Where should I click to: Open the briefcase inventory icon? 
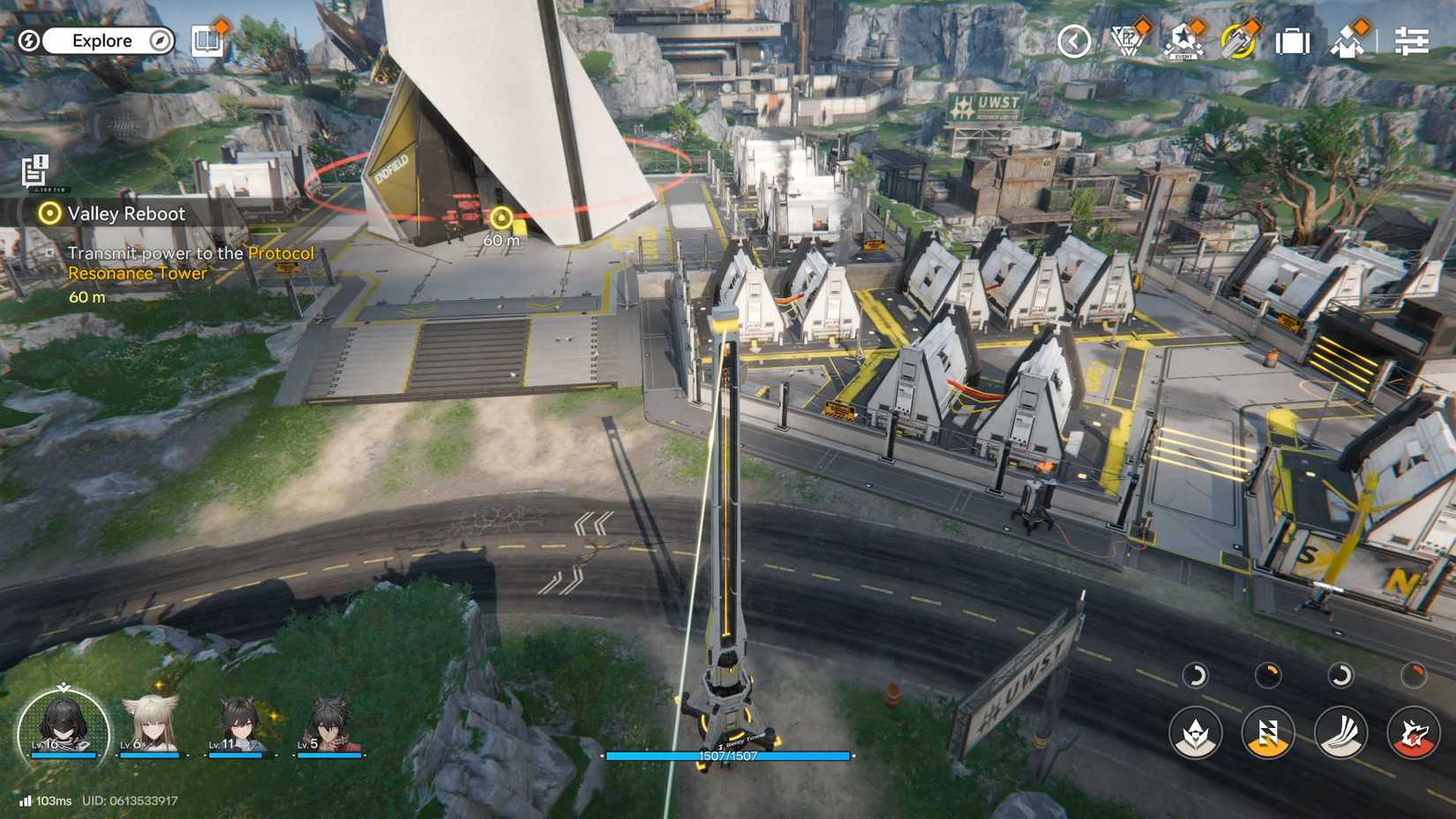click(x=1292, y=40)
